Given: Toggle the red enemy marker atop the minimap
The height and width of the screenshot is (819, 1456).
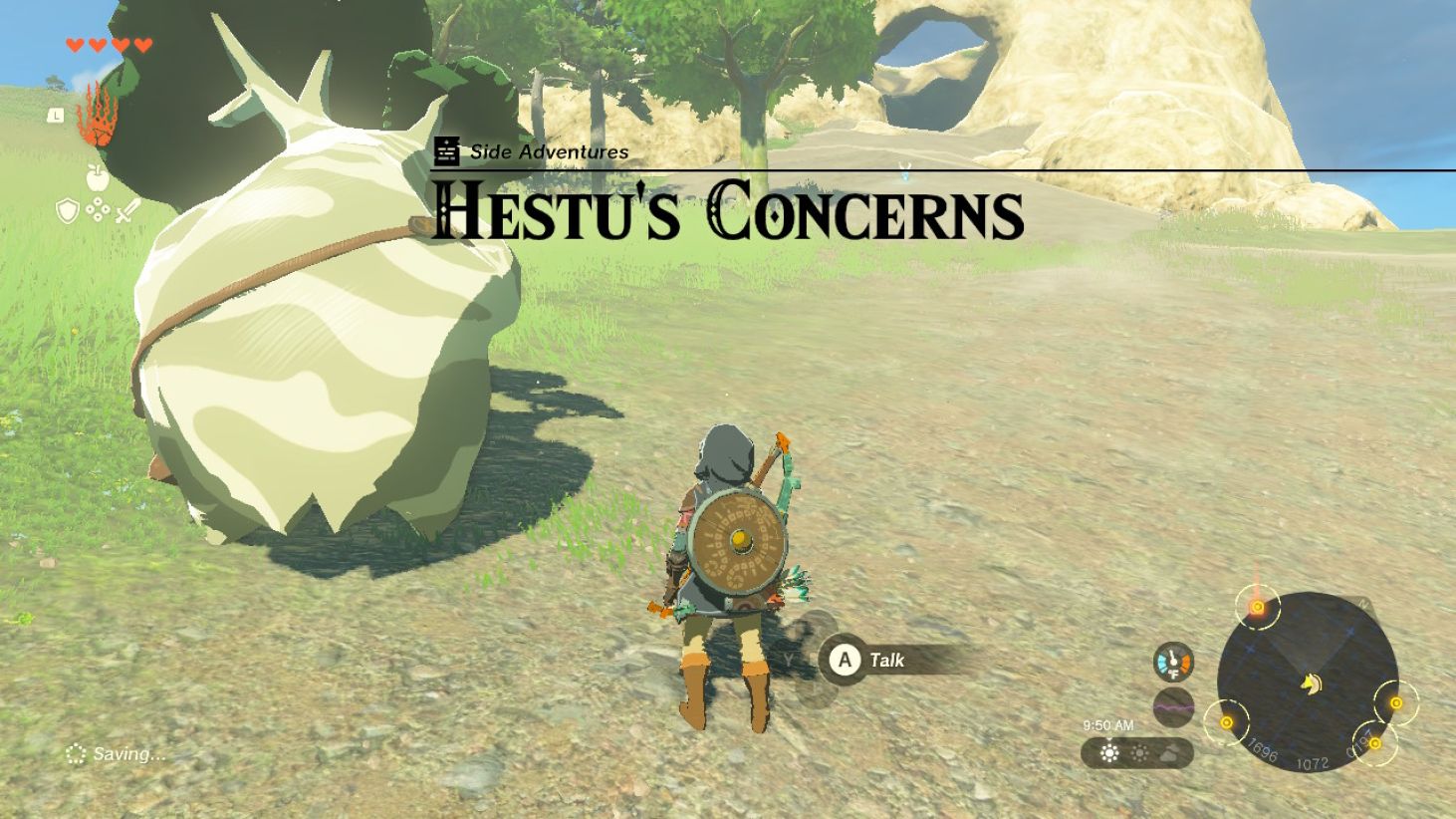Looking at the screenshot, I should point(1258,607).
